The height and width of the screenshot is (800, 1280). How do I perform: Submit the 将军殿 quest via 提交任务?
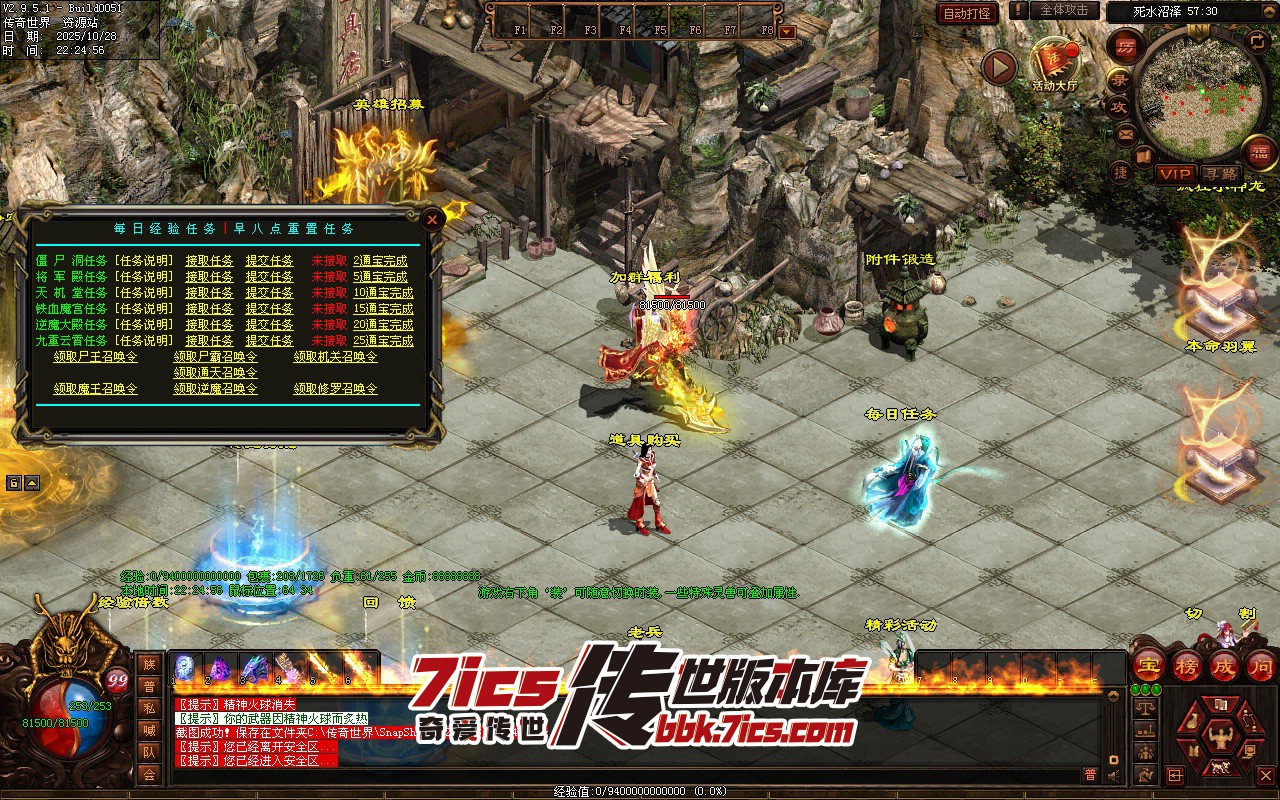tap(269, 277)
